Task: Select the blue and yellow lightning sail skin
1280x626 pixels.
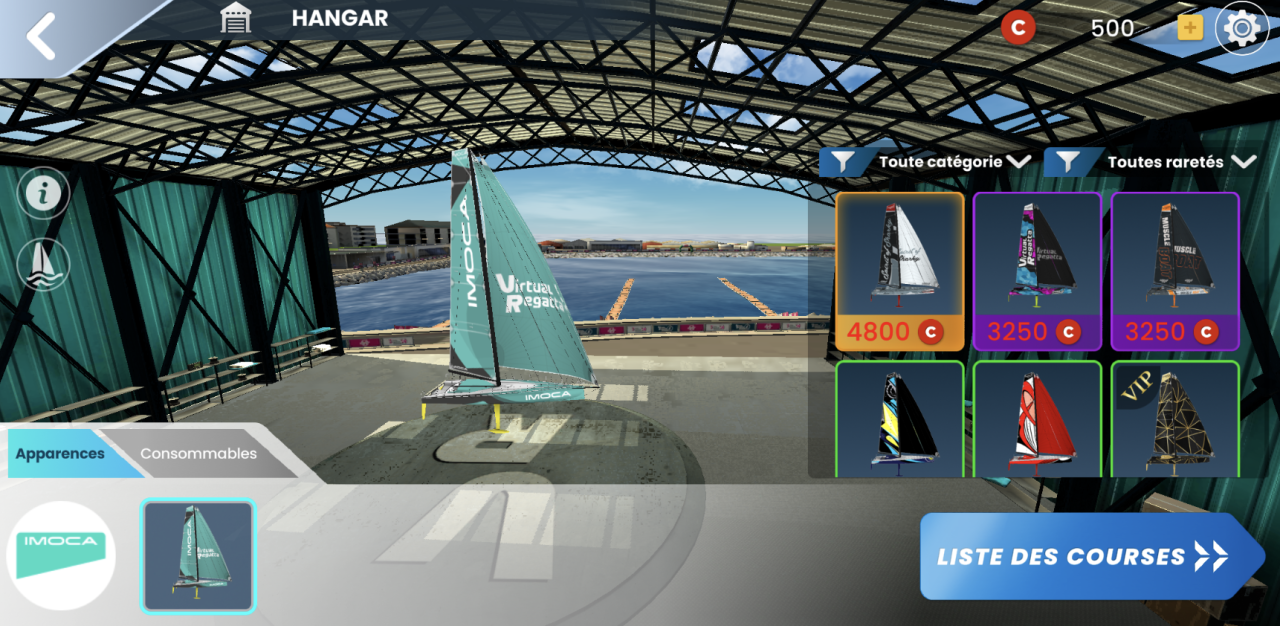Action: point(900,420)
